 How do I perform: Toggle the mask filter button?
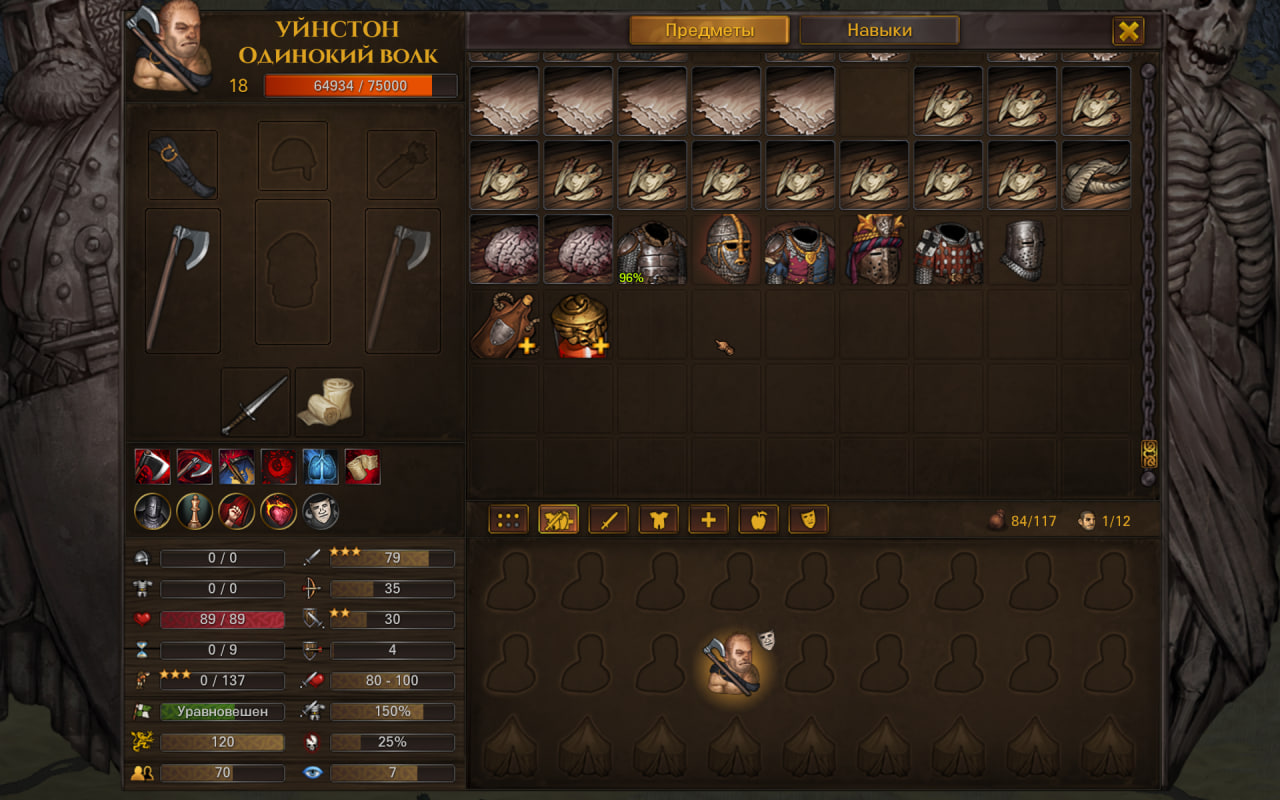pyautogui.click(x=808, y=520)
